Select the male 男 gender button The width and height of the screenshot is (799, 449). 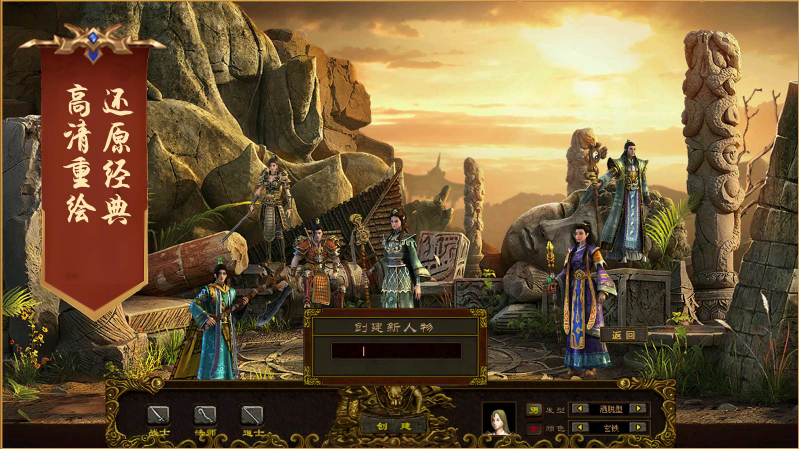pos(534,409)
